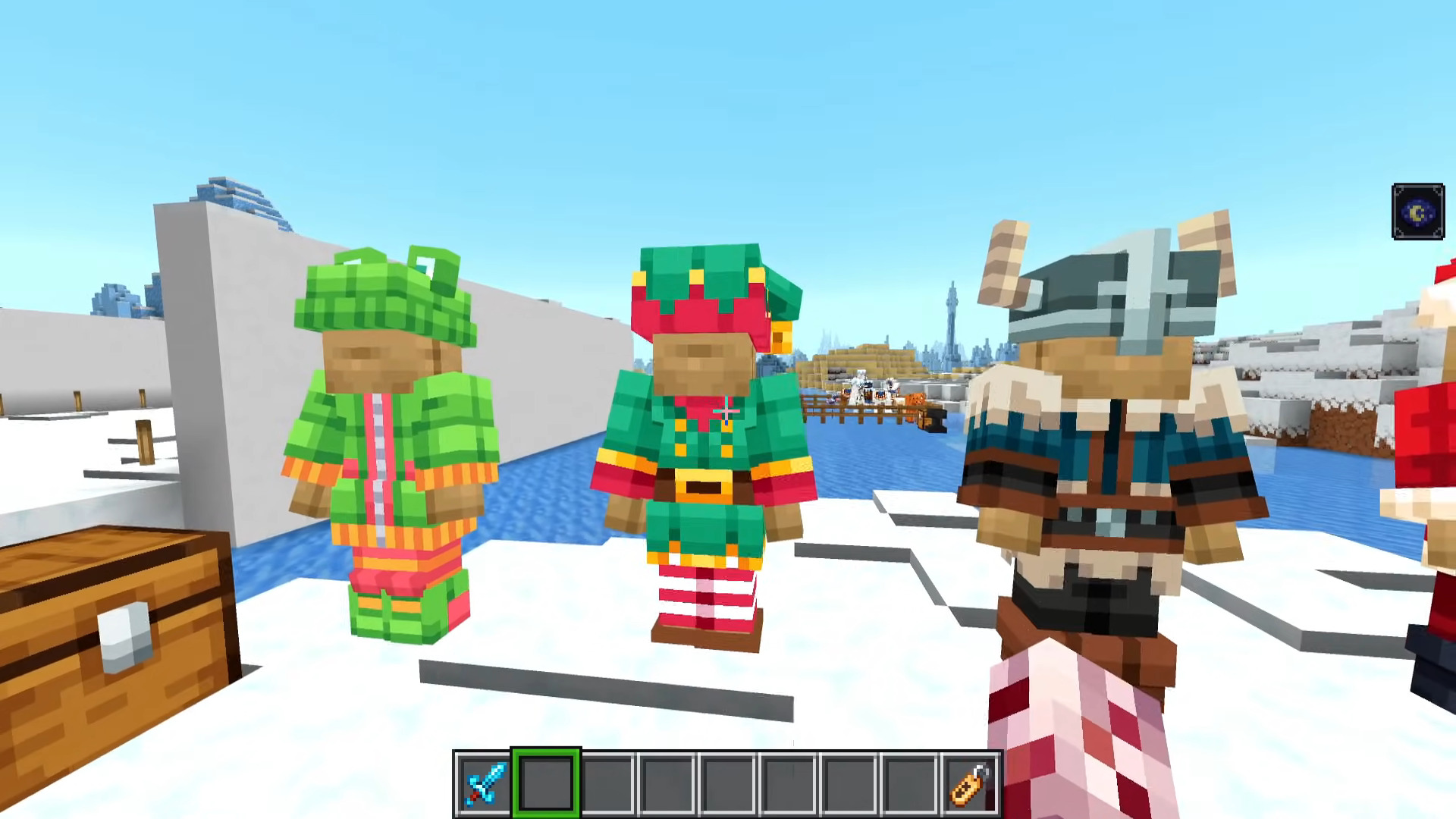Screen dimensions: 1456x819
Task: Select the diamond sword in the hotbar
Action: click(x=485, y=783)
